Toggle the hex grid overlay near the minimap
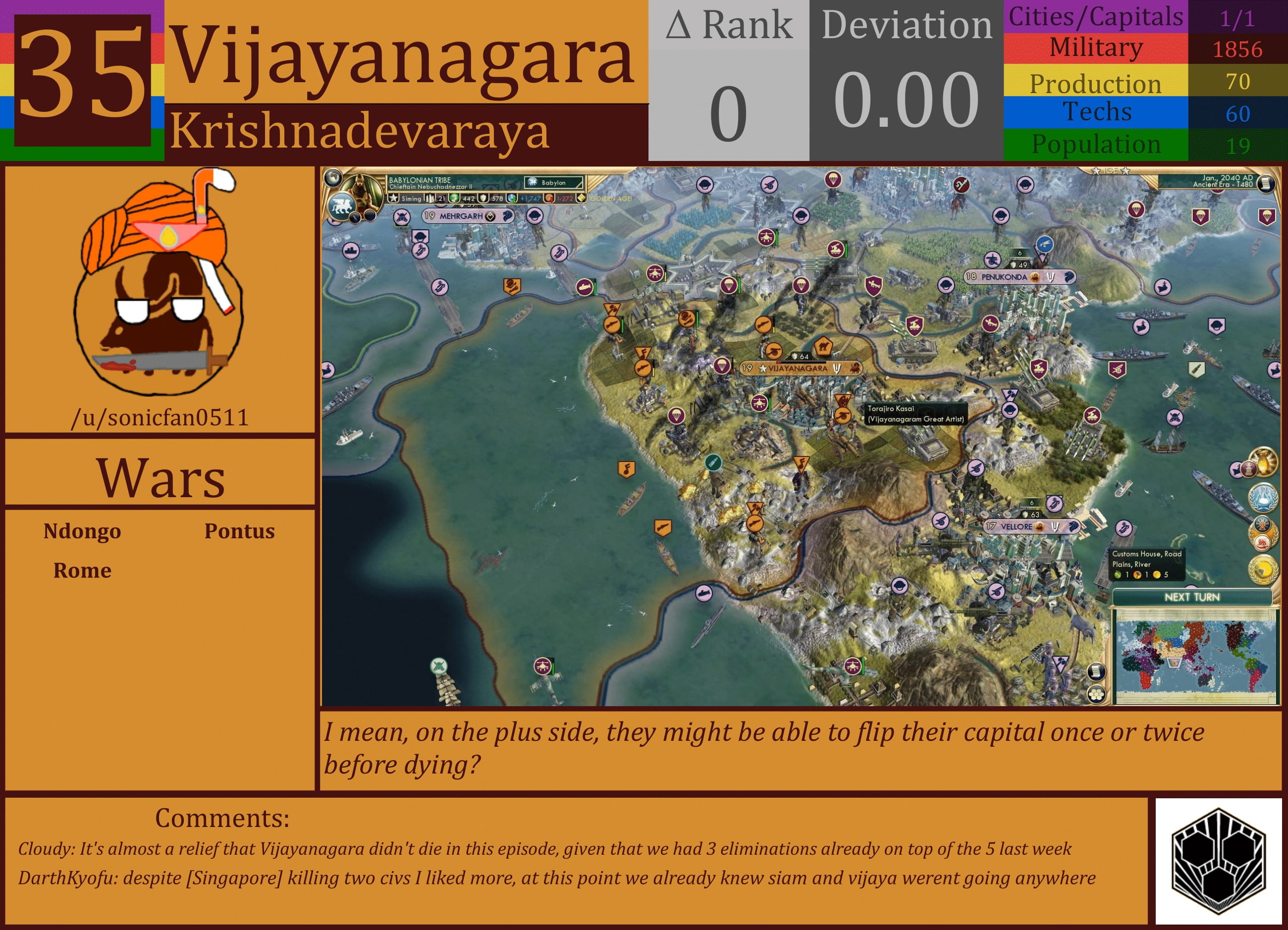 click(x=1097, y=694)
